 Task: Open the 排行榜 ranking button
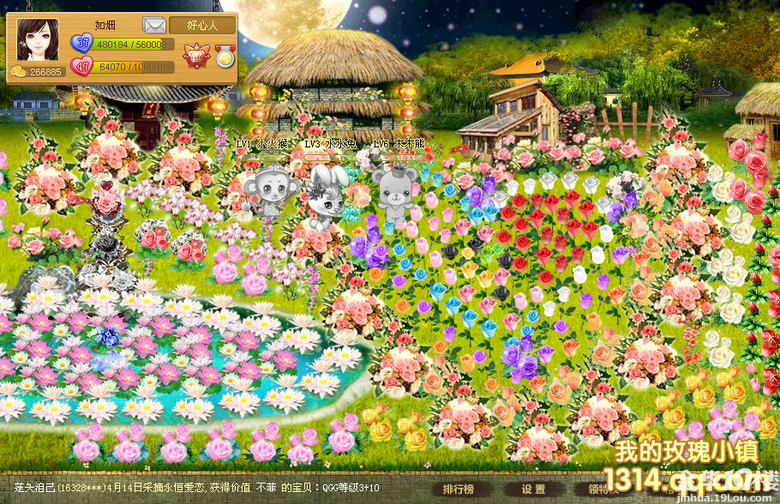point(458,490)
